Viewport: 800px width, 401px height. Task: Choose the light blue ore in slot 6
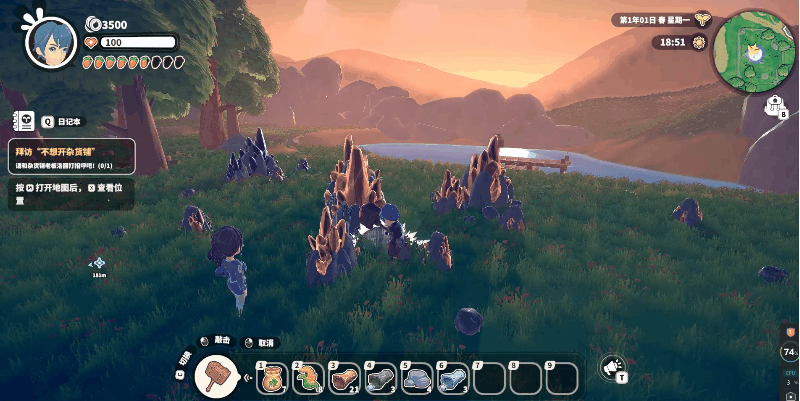pyautogui.click(x=454, y=378)
